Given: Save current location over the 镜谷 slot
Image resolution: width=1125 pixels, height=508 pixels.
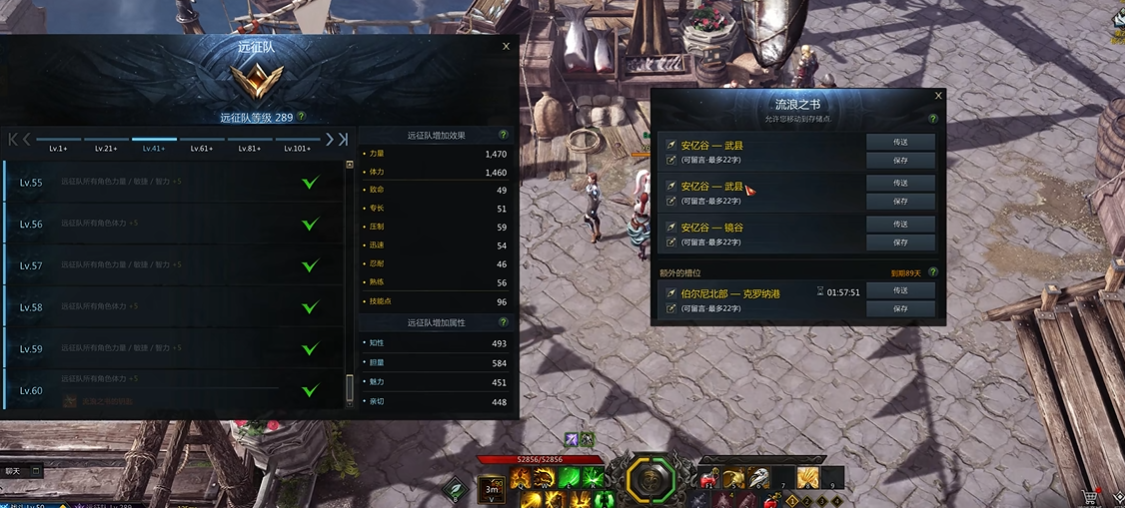Looking at the screenshot, I should tap(900, 242).
